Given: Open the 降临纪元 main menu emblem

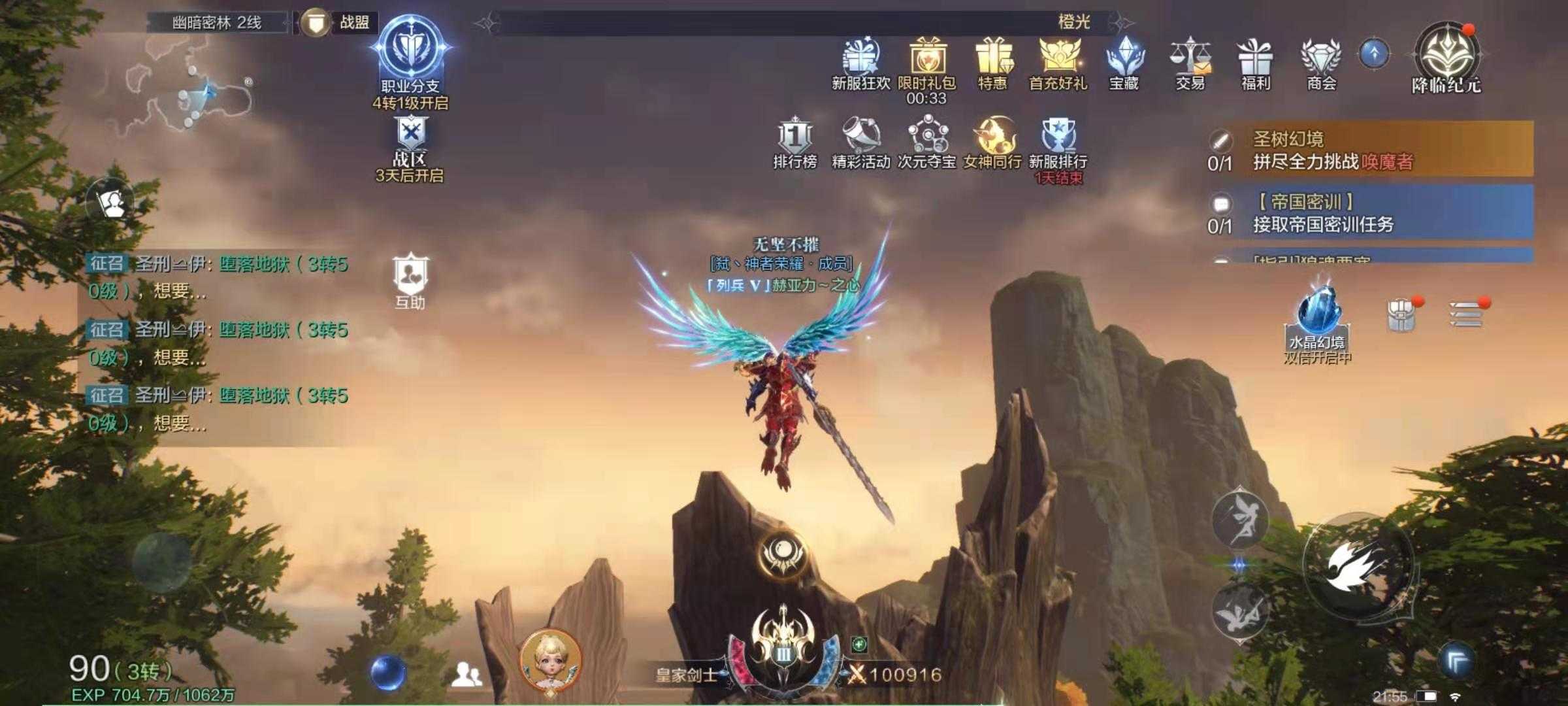Looking at the screenshot, I should (1446, 58).
